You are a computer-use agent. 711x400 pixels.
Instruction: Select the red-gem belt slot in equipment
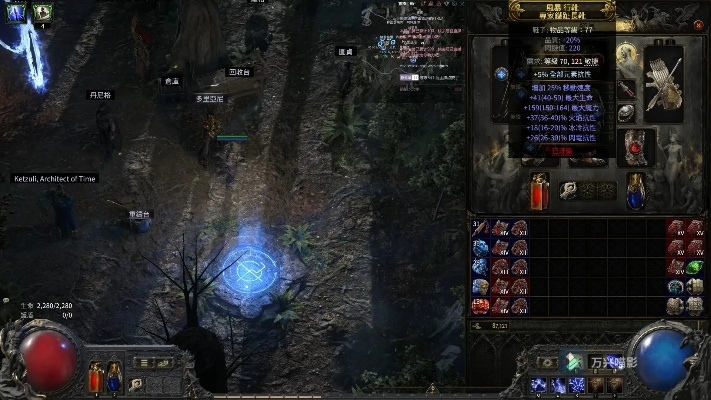[636, 147]
